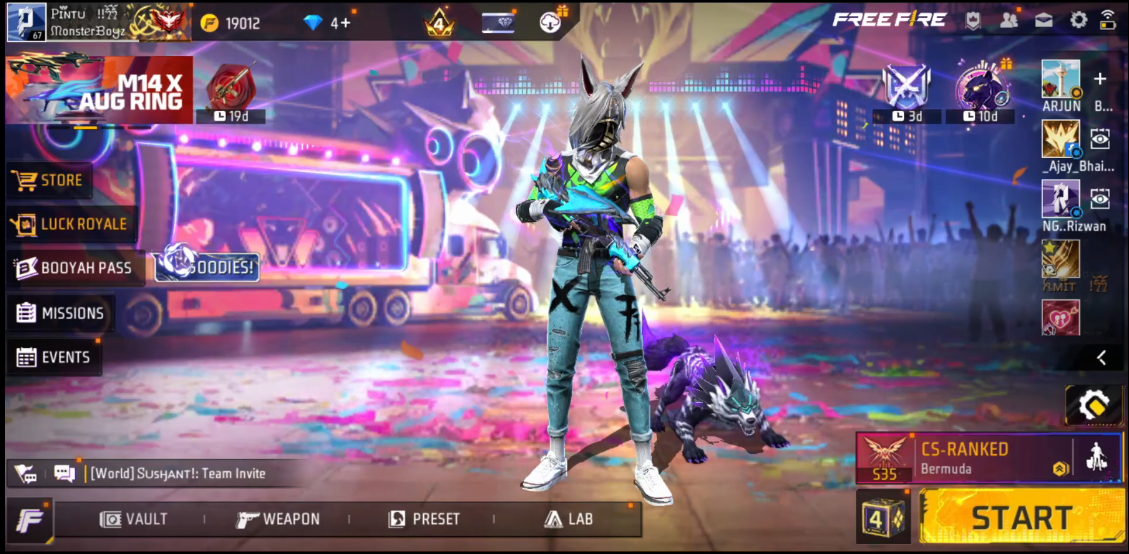This screenshot has height=554, width=1129.
Task: Switch to the Weapon section
Action: (x=278, y=519)
